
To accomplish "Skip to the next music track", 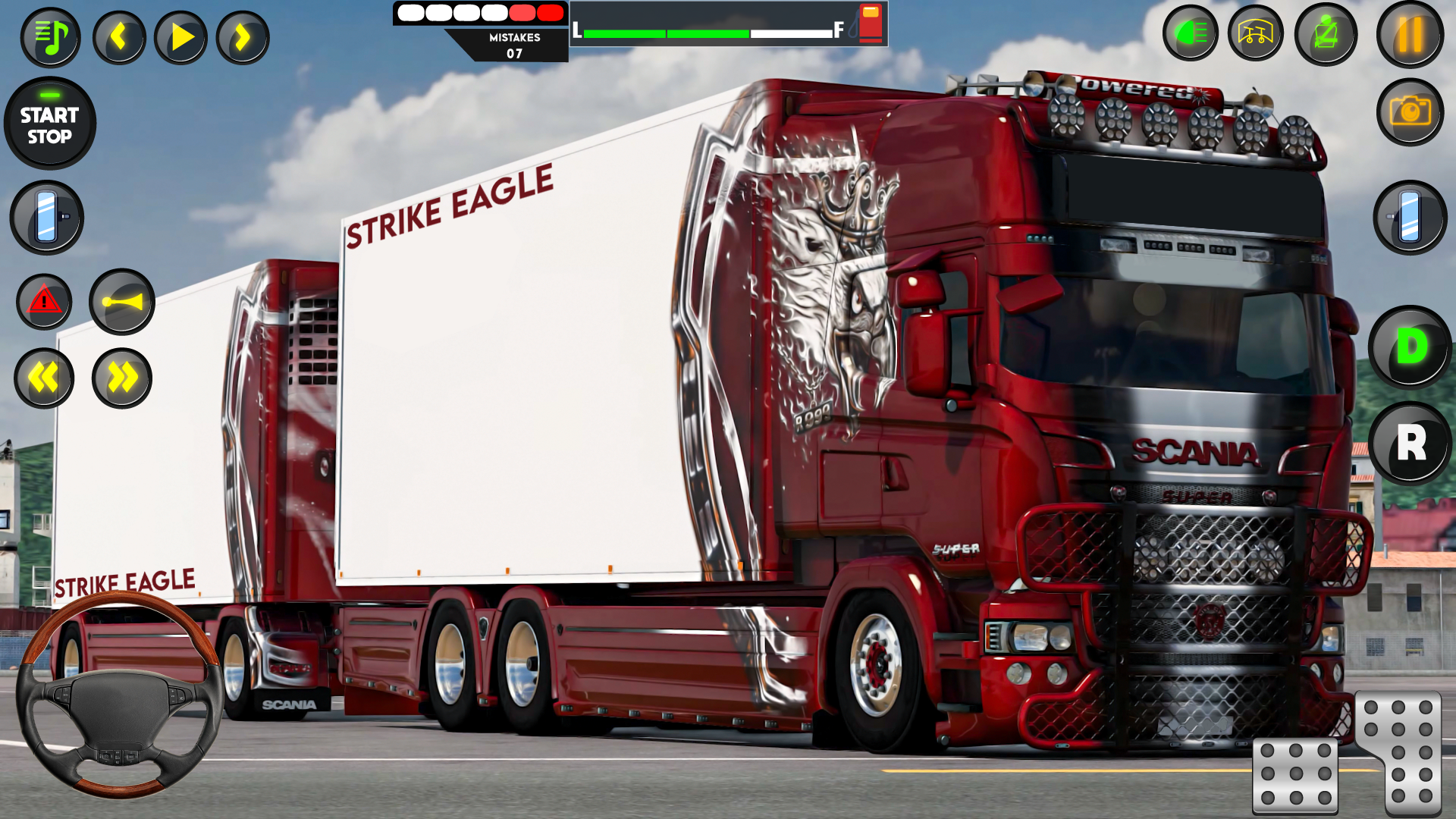I will click(x=241, y=36).
